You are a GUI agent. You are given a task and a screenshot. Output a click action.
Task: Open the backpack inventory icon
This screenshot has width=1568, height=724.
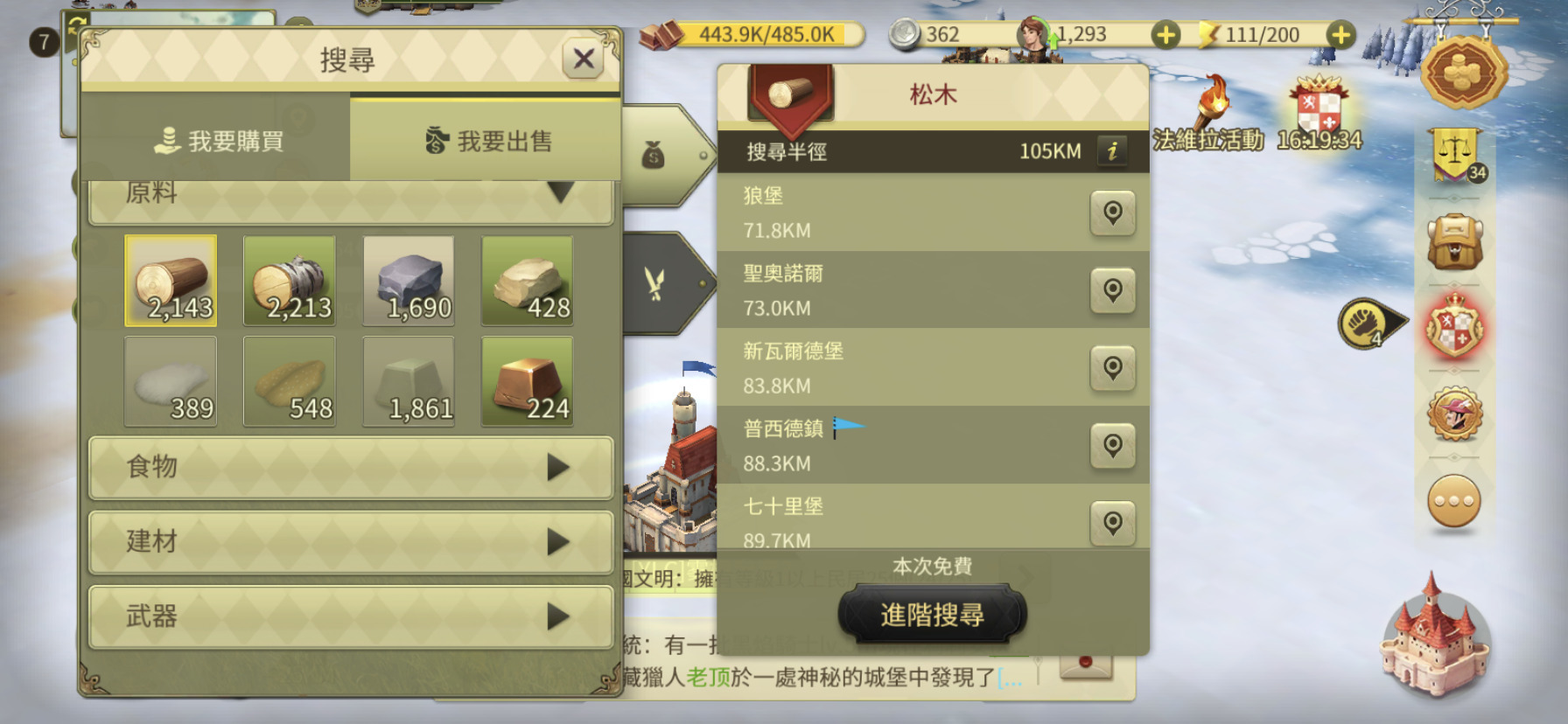(x=1455, y=242)
